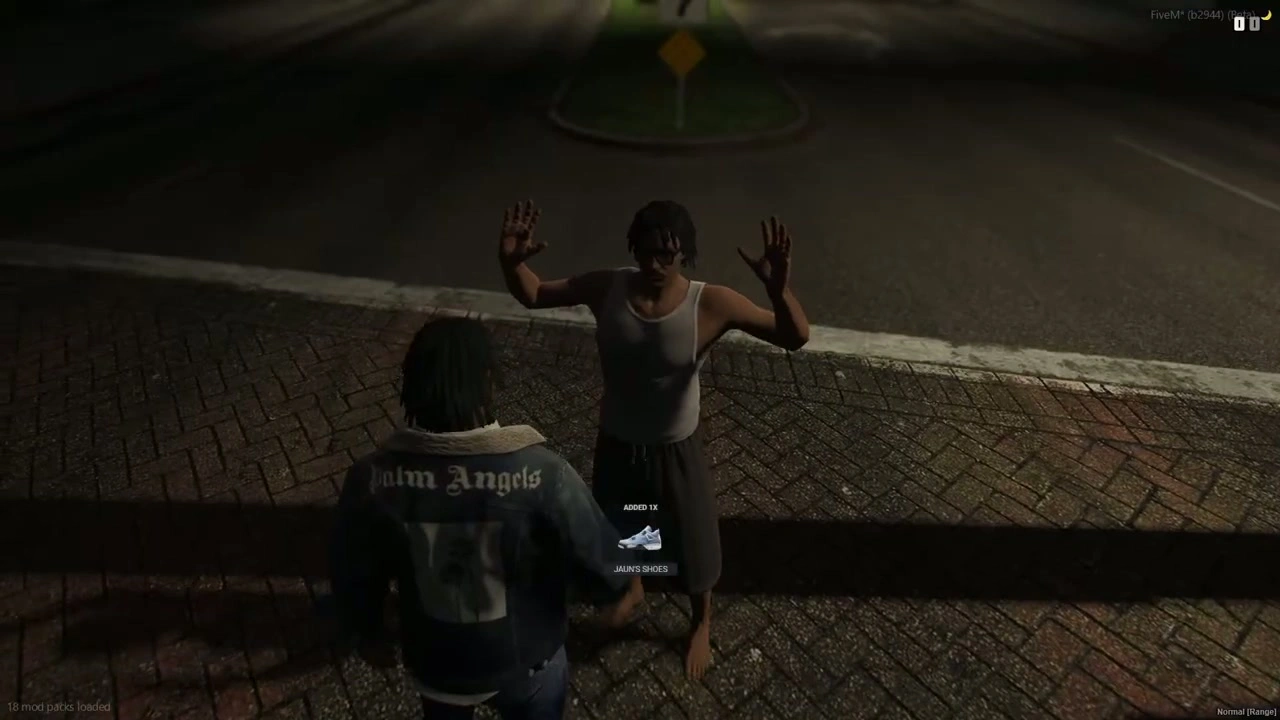This screenshot has width=1280, height=720.
Task: Click the Normal [Range] voice toggle
Action: tap(1245, 711)
